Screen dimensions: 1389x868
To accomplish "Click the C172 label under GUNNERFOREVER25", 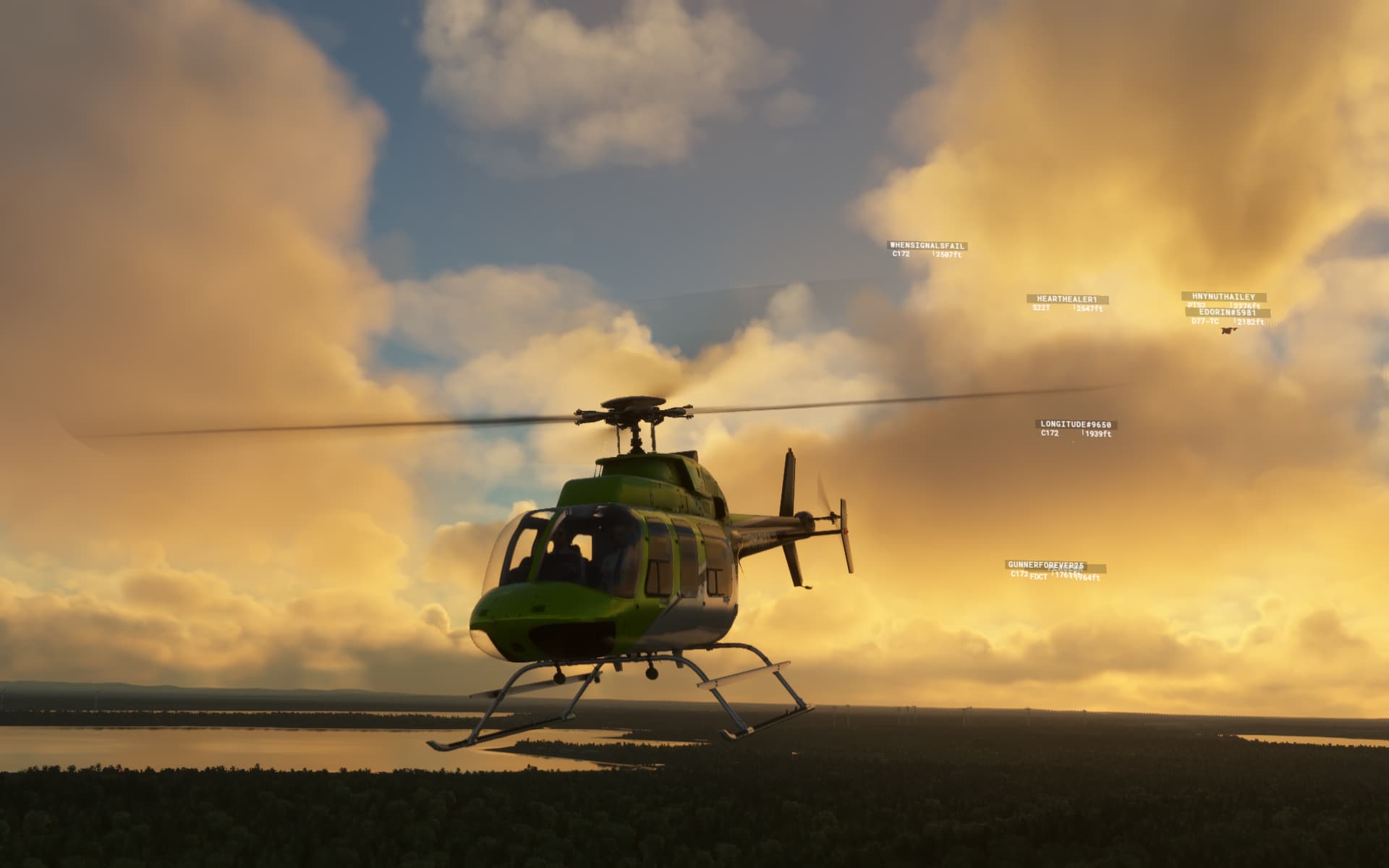I will 1019,574.
